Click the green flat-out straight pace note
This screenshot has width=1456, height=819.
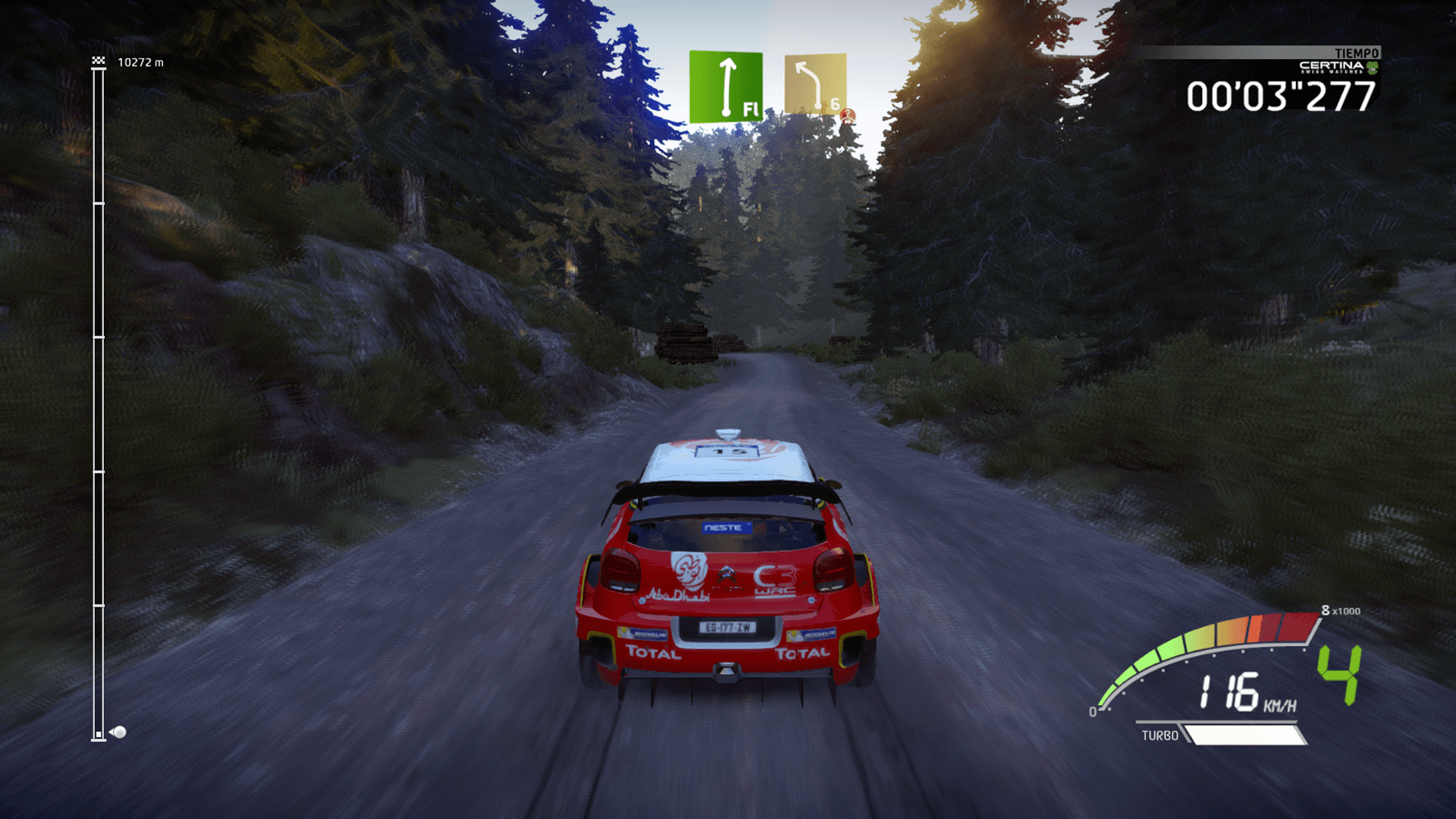click(x=726, y=86)
